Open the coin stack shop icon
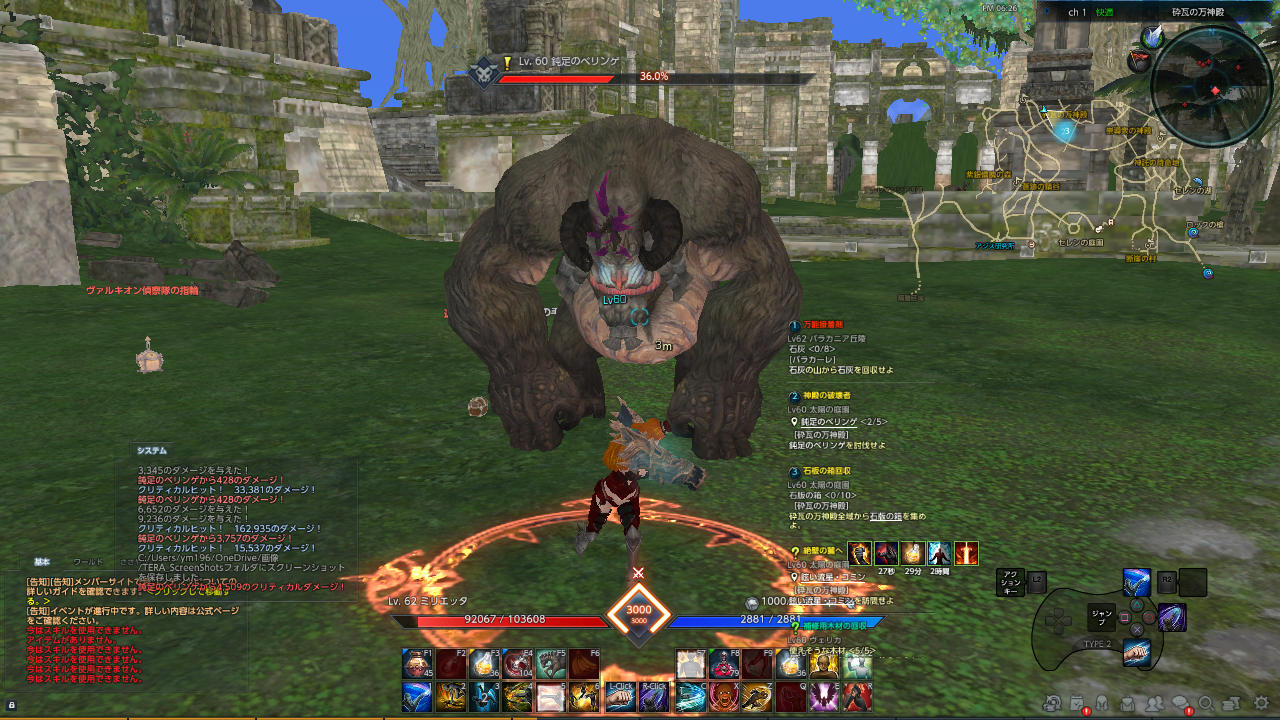Screen dimensions: 1280x720 (x=1232, y=704)
